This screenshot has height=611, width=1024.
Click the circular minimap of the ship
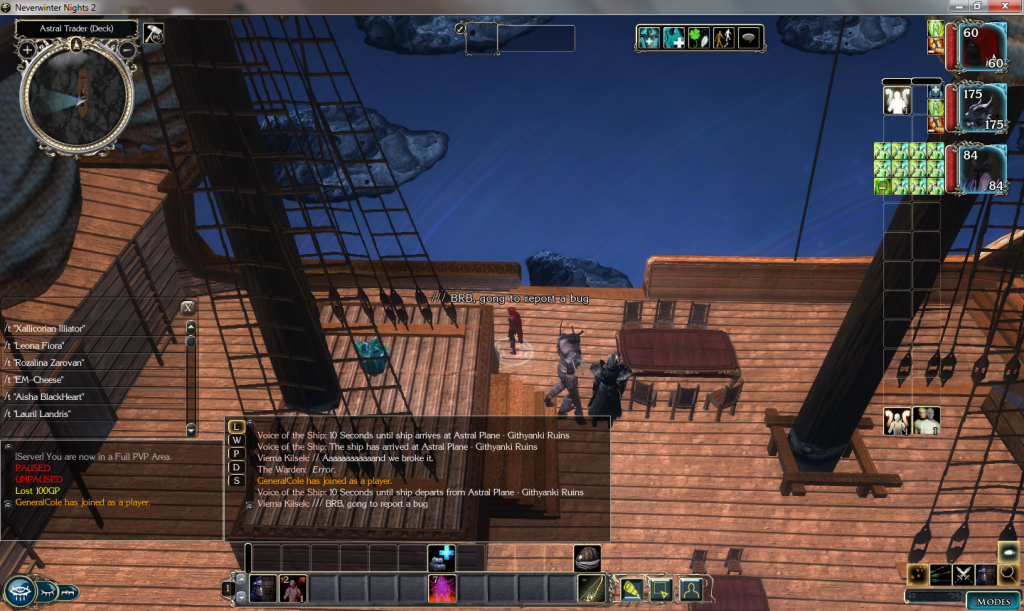pyautogui.click(x=77, y=97)
